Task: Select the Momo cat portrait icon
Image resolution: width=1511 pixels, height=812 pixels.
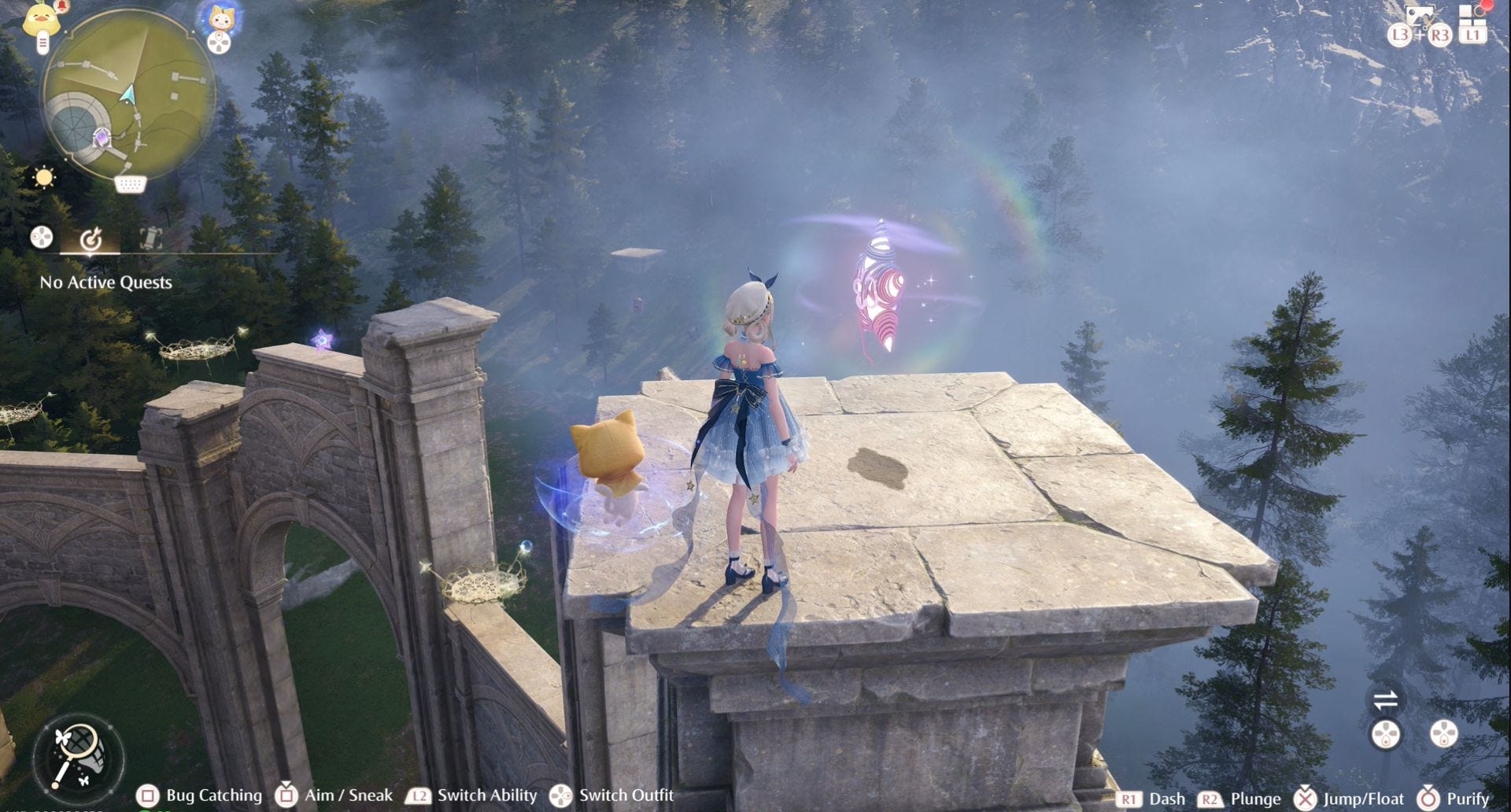Action: point(218,19)
